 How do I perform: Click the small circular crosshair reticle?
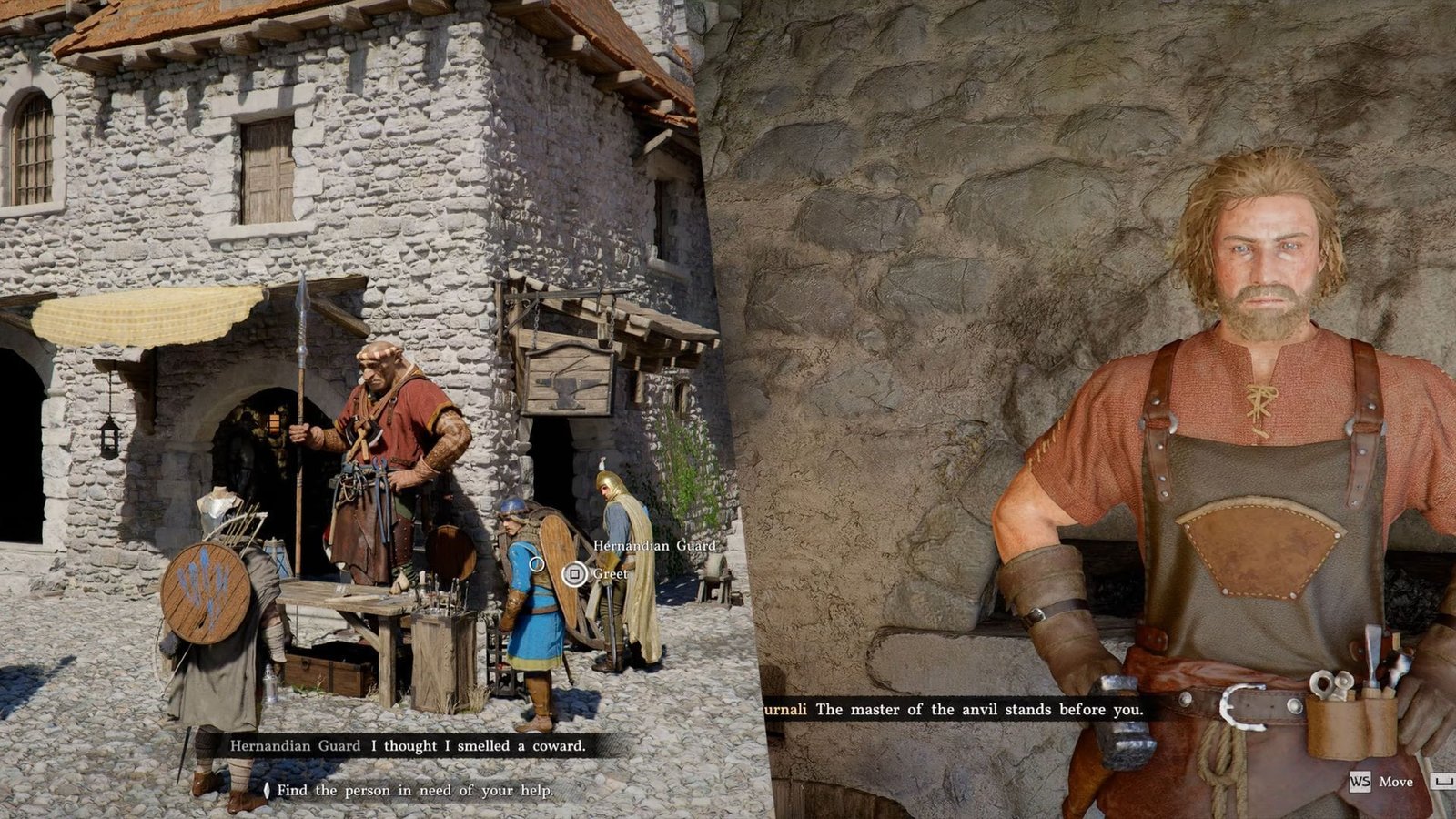(535, 564)
